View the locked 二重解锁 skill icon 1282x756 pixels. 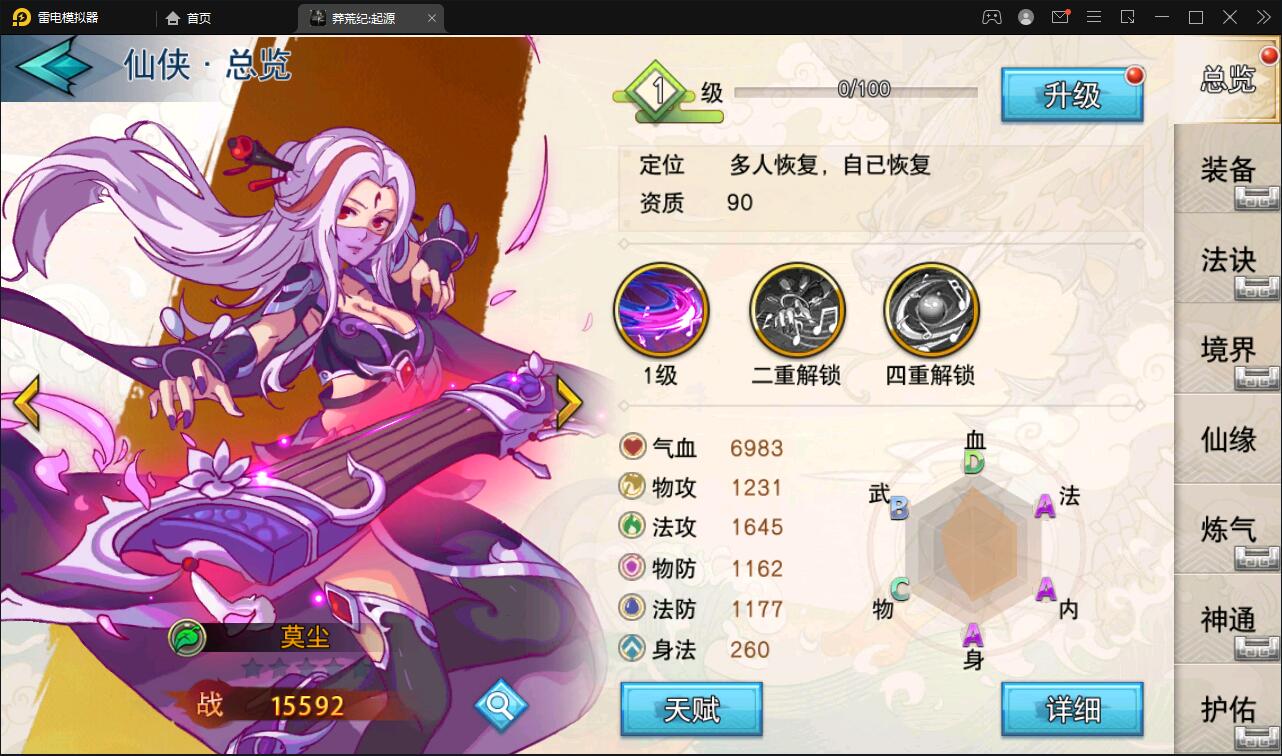[796, 309]
